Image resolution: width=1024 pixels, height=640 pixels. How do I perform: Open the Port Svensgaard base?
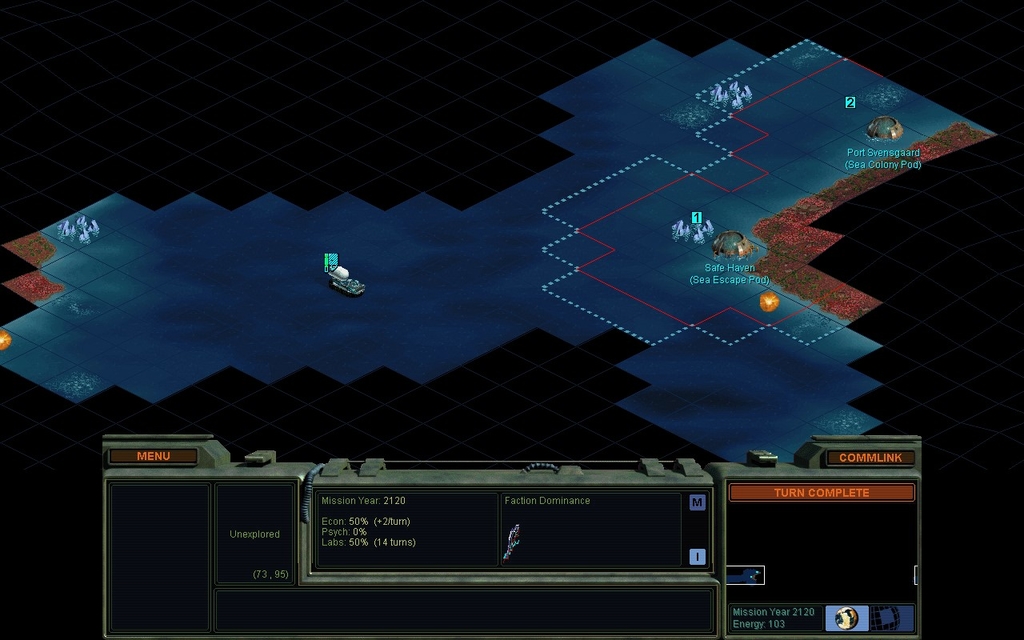click(x=884, y=128)
